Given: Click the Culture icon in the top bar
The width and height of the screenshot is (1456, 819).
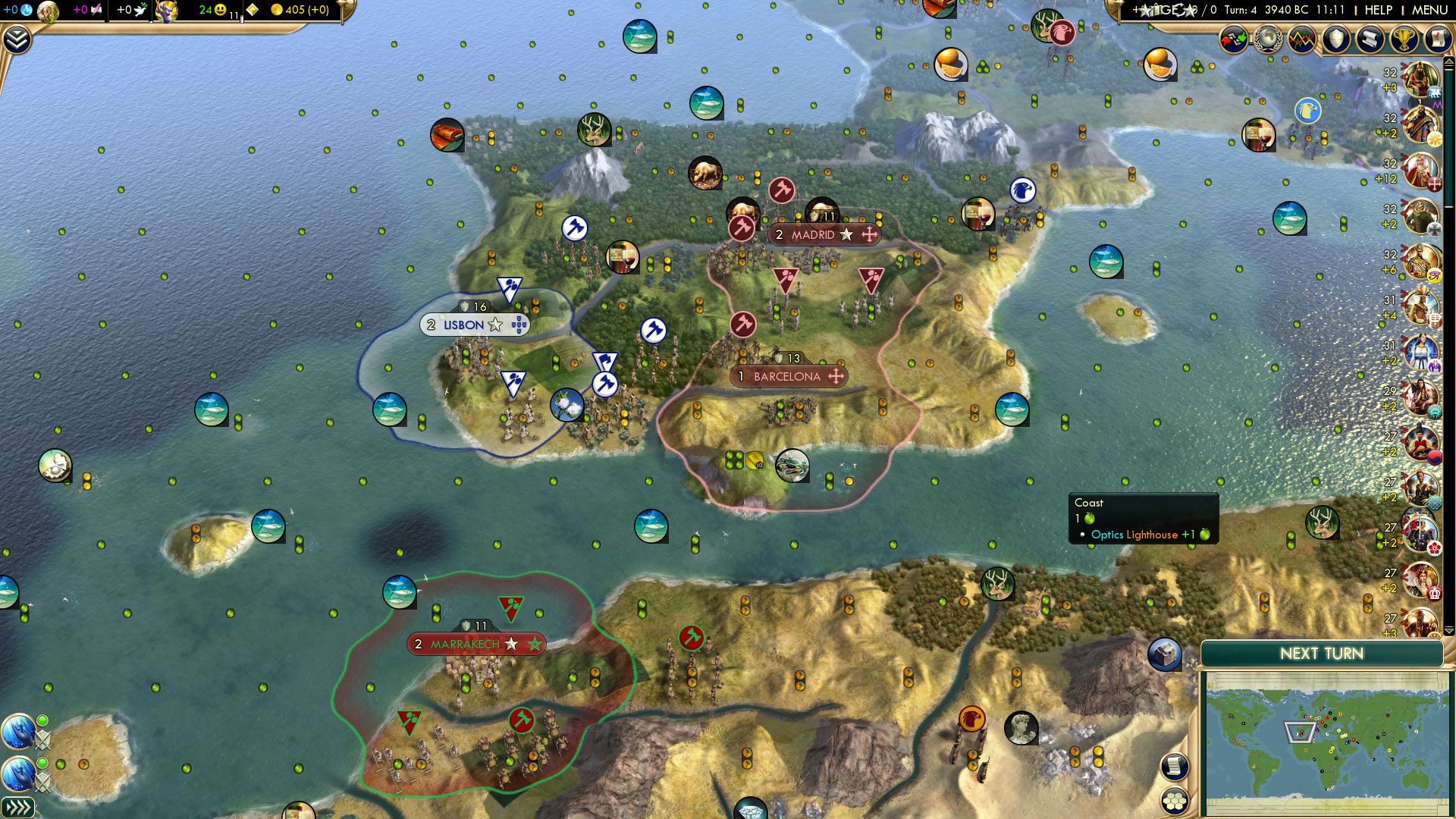Looking at the screenshot, I should pyautogui.click(x=96, y=10).
